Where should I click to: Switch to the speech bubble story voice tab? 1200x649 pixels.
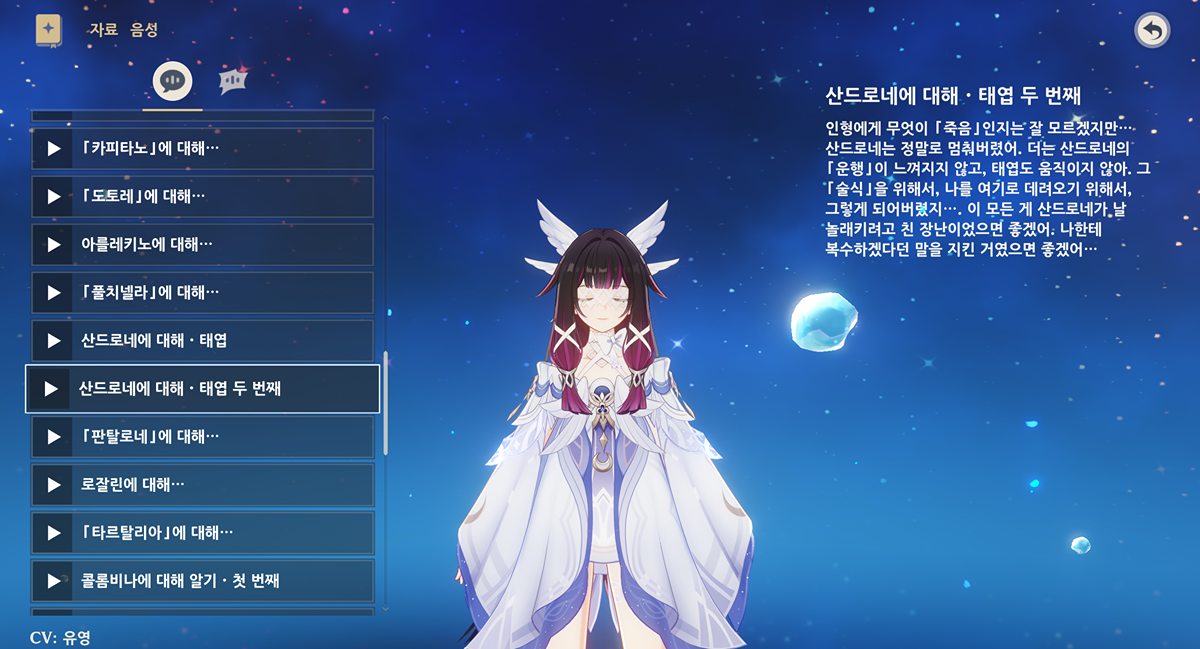pyautogui.click(x=172, y=81)
